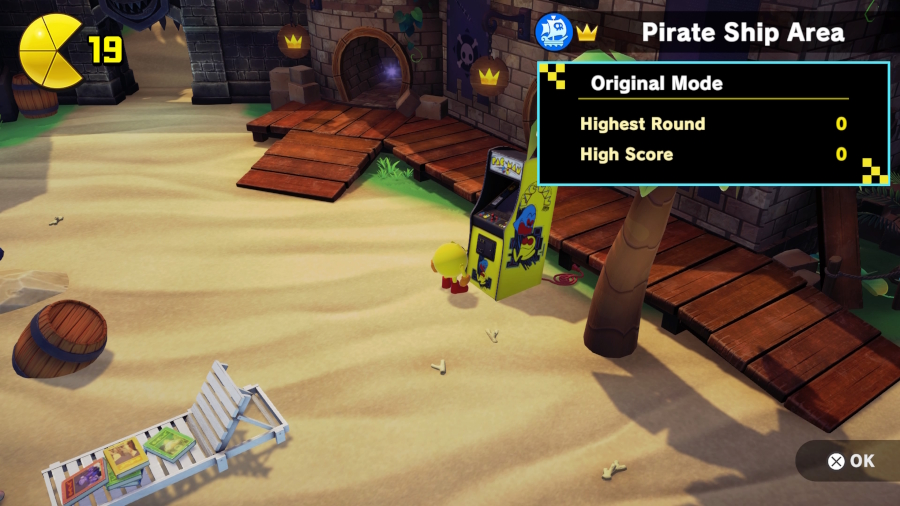Image resolution: width=900 pixels, height=506 pixels.
Task: Click the blue pirate ship area icon
Action: coord(554,32)
